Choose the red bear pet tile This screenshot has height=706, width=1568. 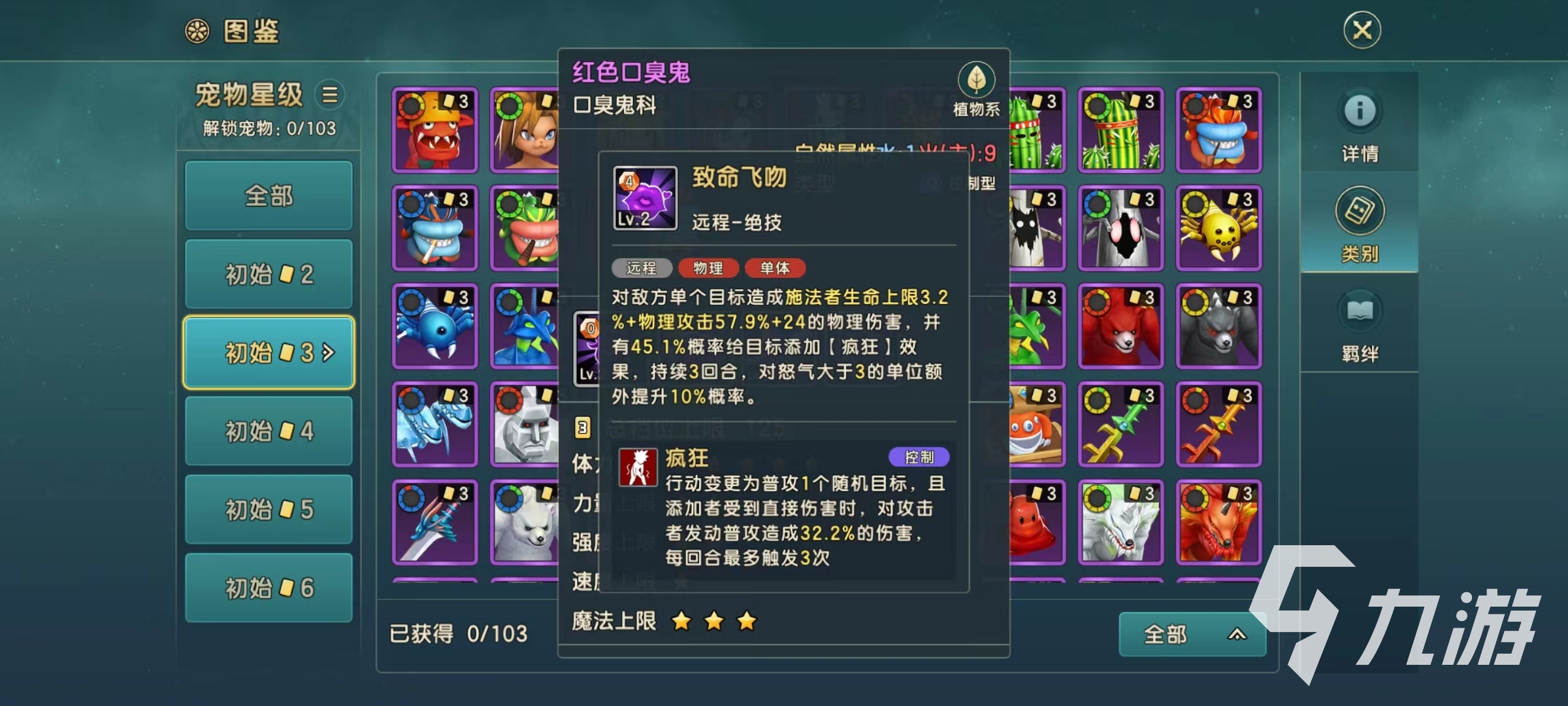click(x=1120, y=326)
